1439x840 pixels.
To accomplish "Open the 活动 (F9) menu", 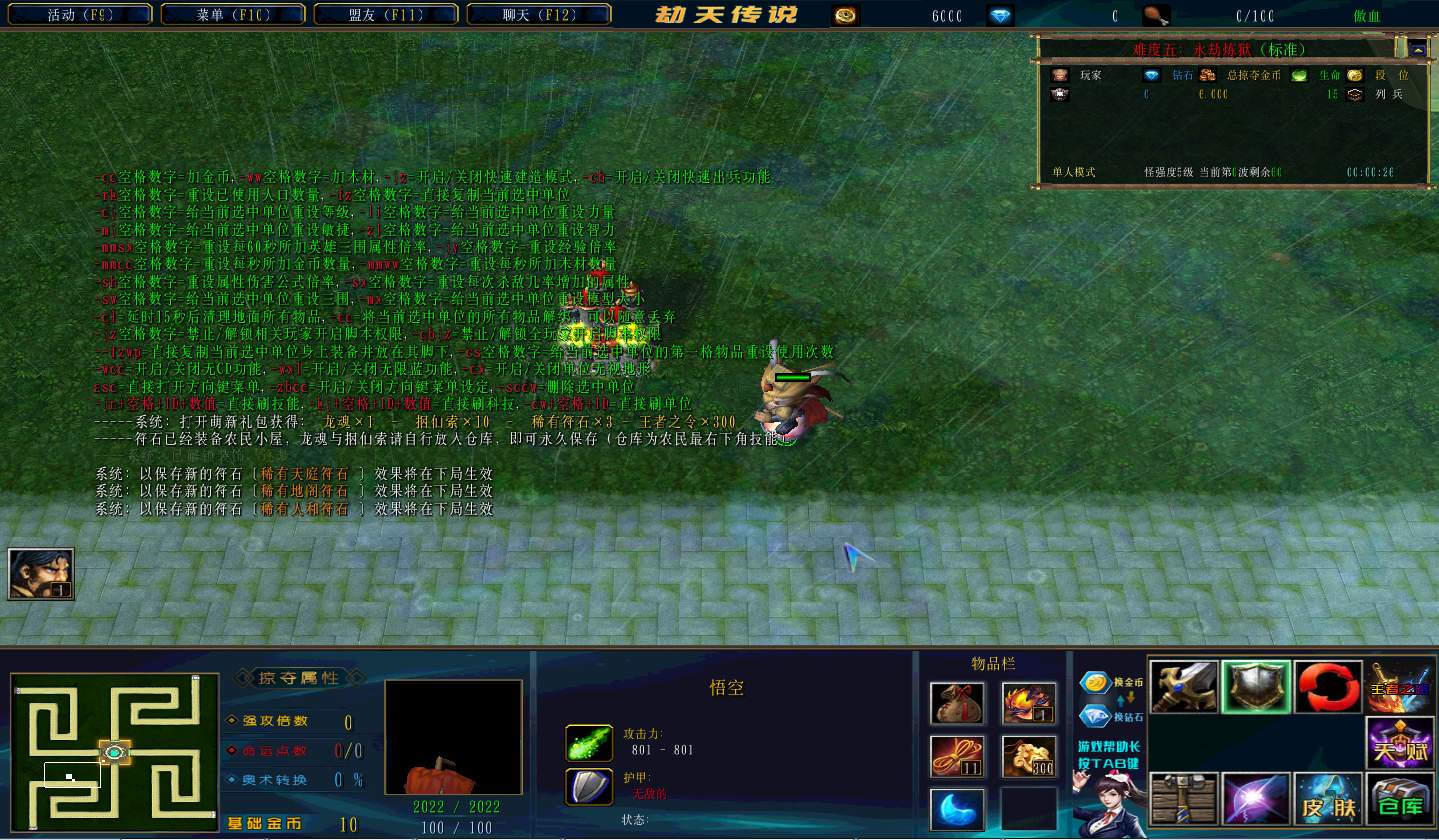I will [x=80, y=15].
